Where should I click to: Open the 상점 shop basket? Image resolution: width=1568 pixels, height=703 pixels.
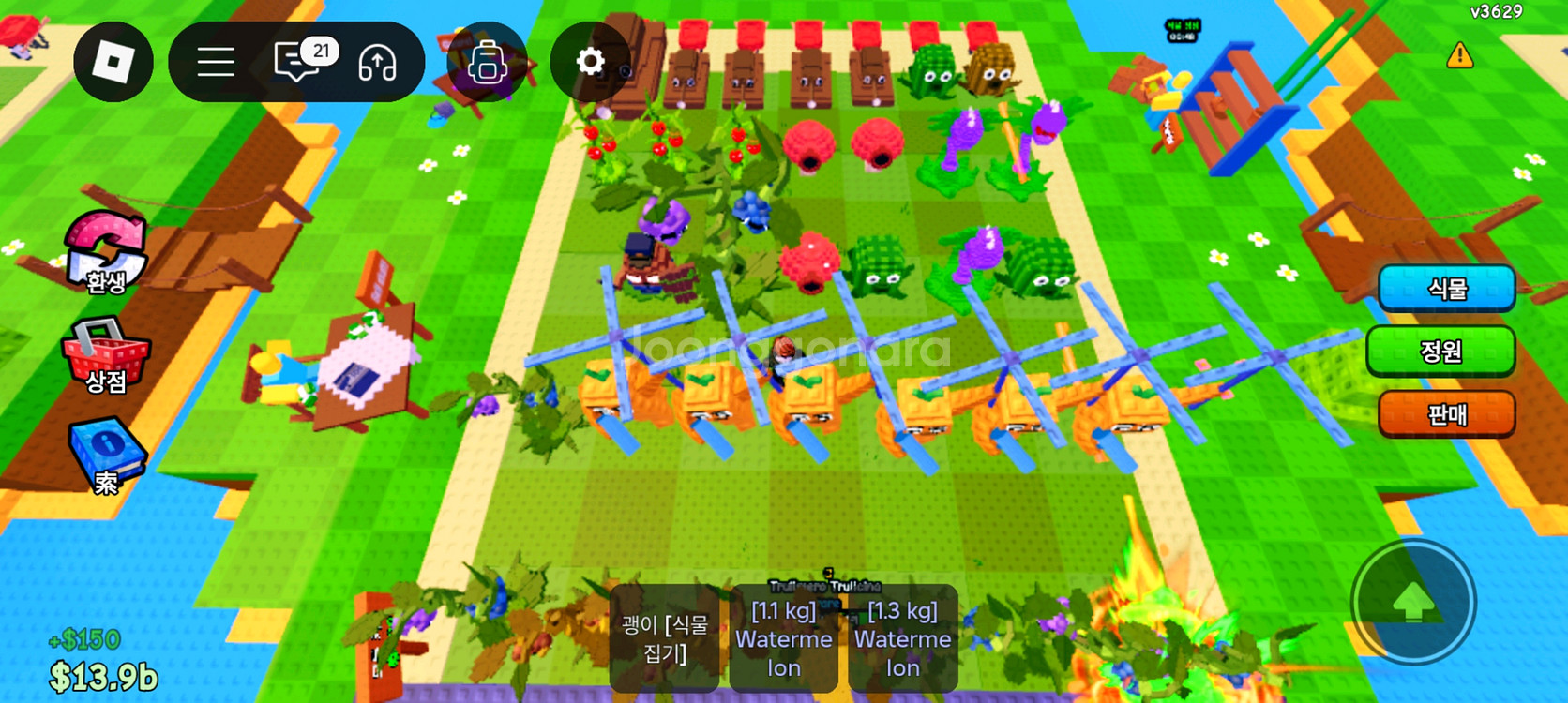coord(105,356)
